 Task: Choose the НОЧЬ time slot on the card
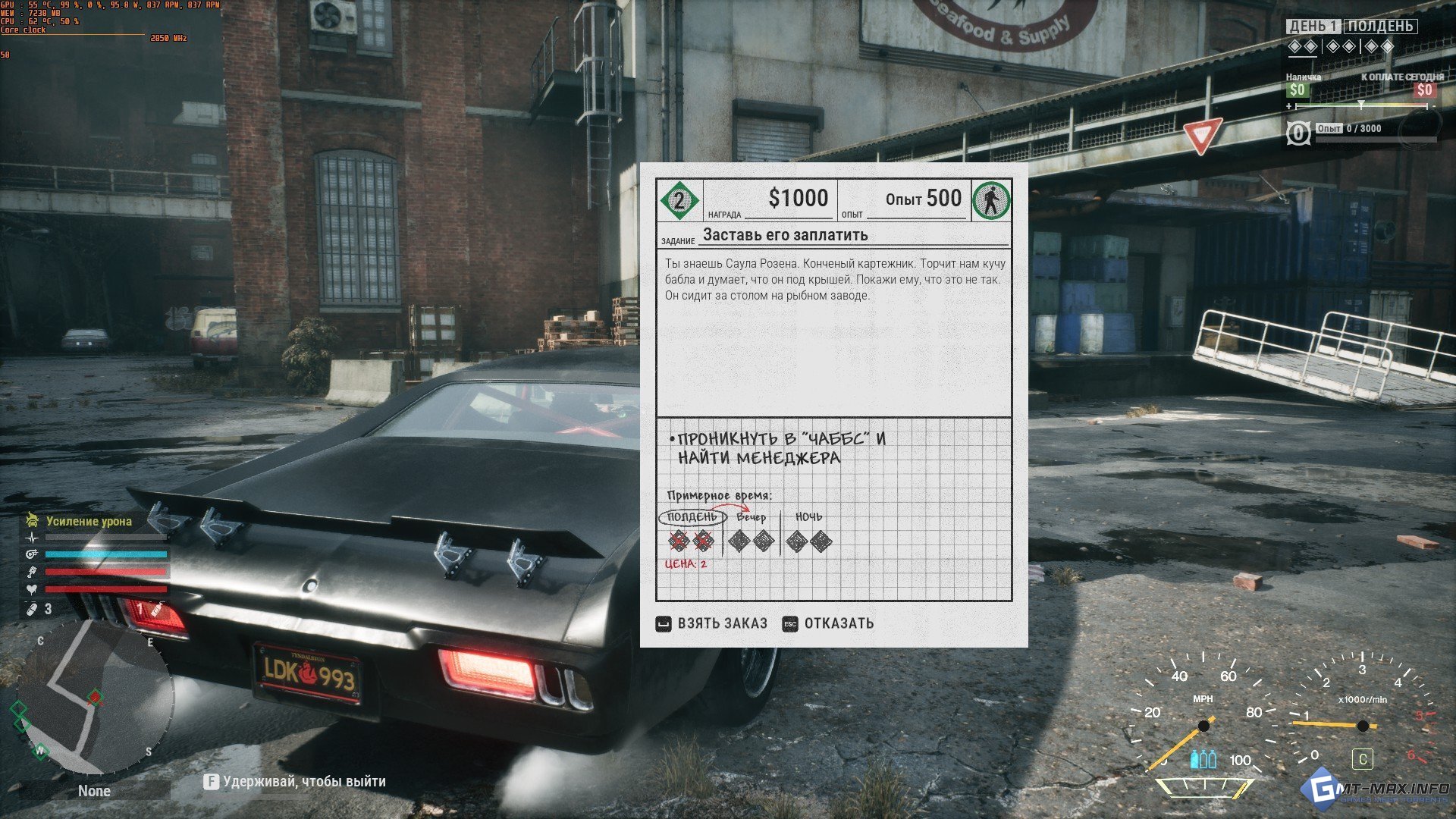coord(808,517)
